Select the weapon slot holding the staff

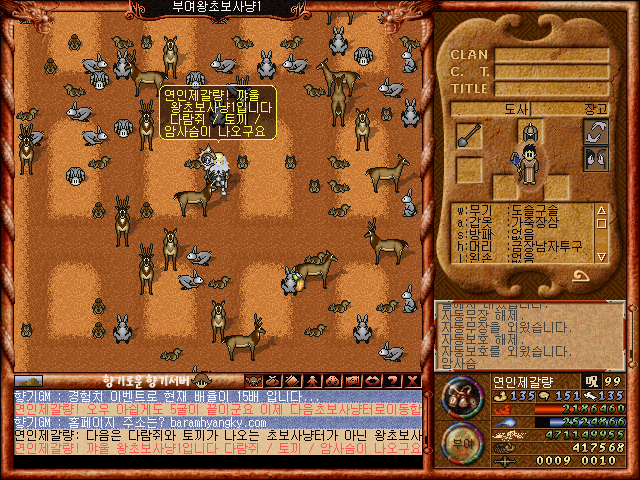[470, 135]
